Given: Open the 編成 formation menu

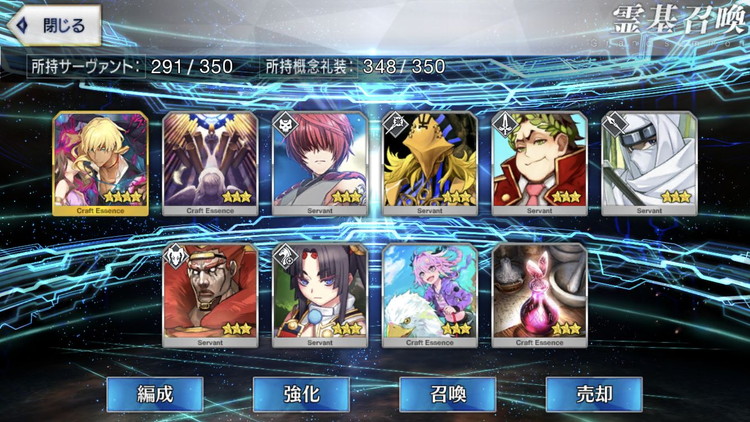Looking at the screenshot, I should [x=155, y=394].
